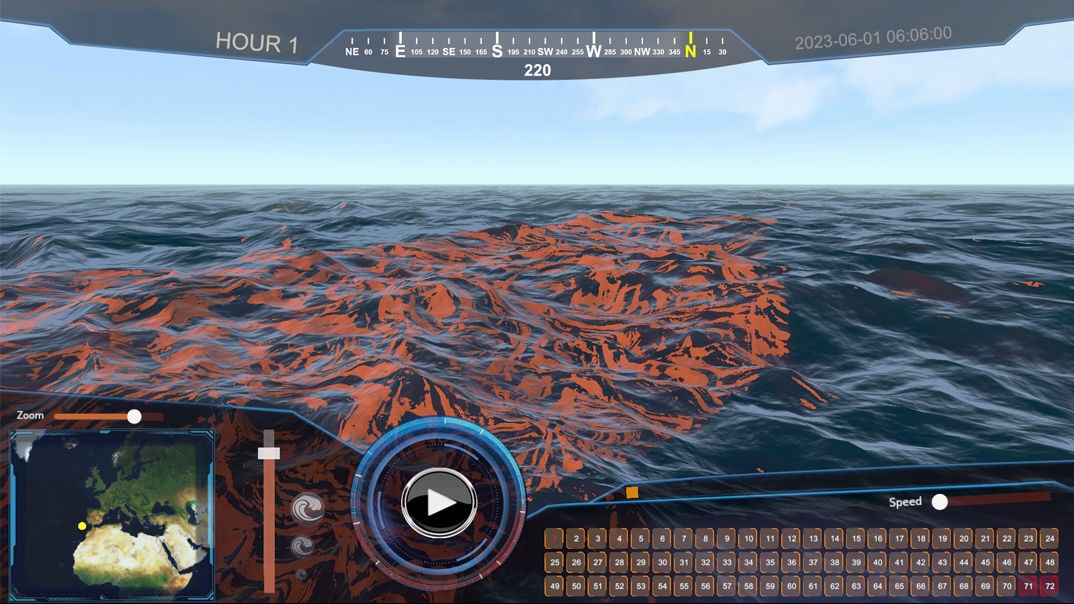Screen dimensions: 1074x604
Task: Jump to hour 24
Action: [1049, 539]
